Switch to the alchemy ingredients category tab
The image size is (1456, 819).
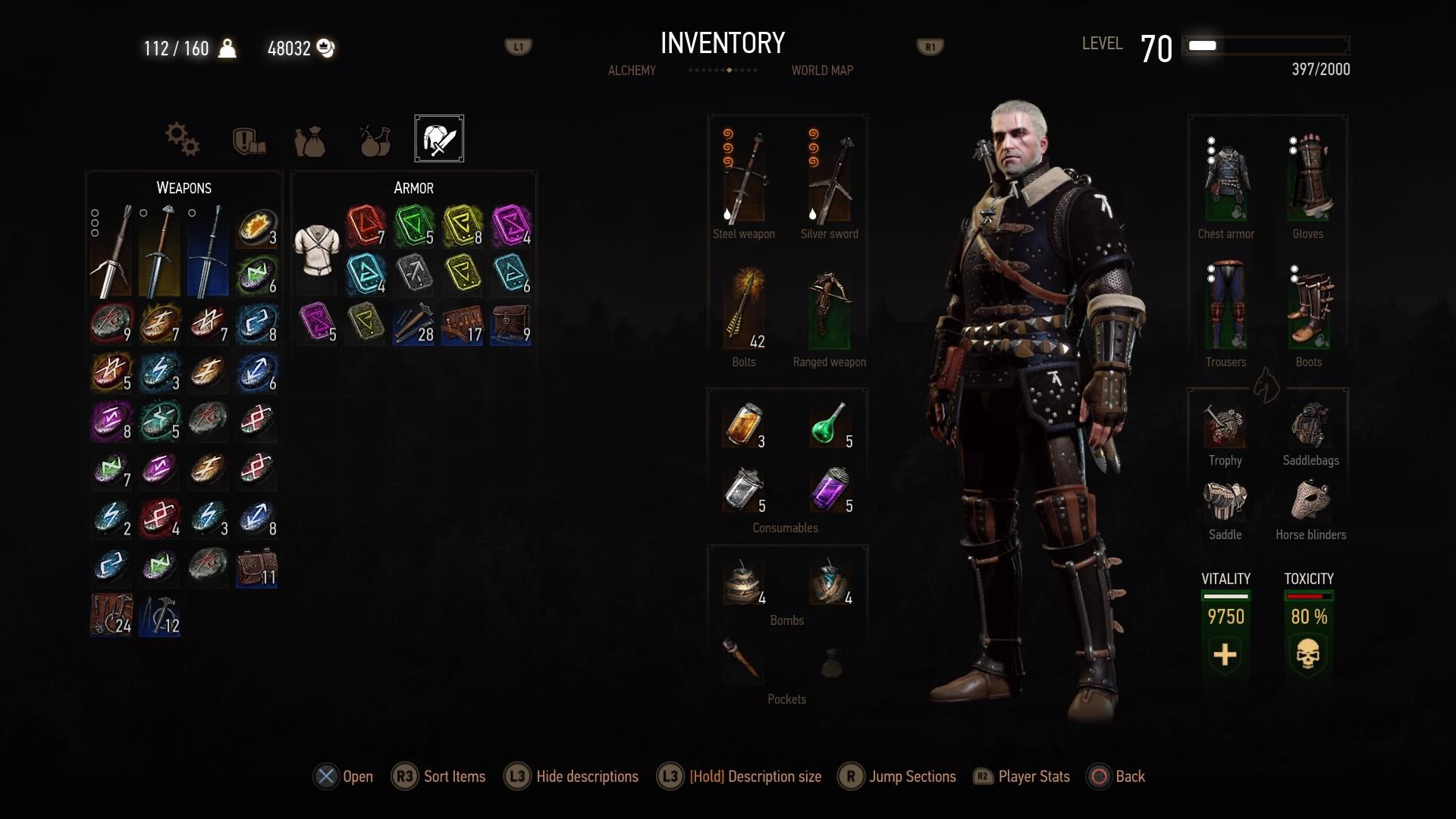pyautogui.click(x=375, y=140)
